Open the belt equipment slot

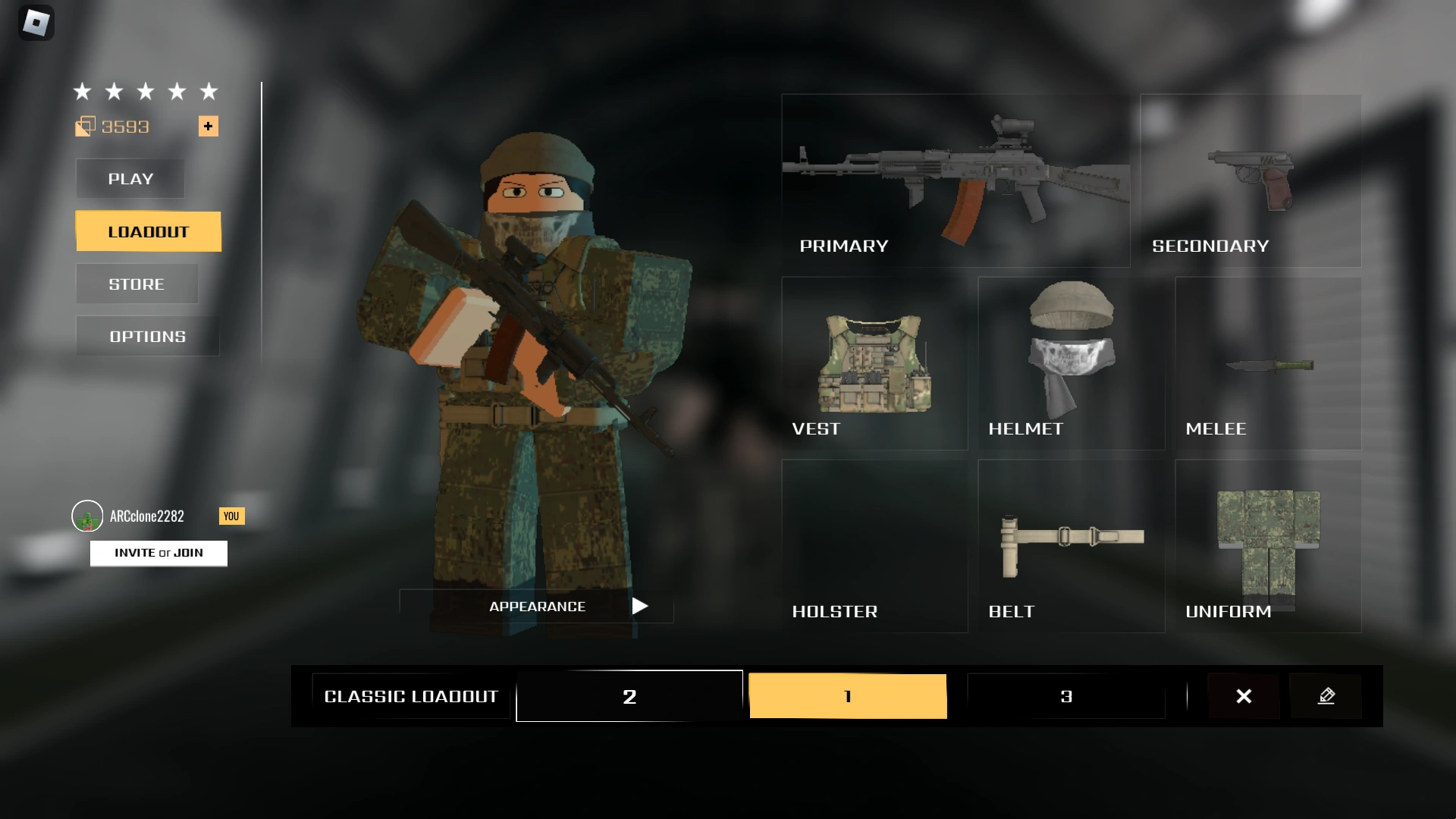pyautogui.click(x=1071, y=546)
